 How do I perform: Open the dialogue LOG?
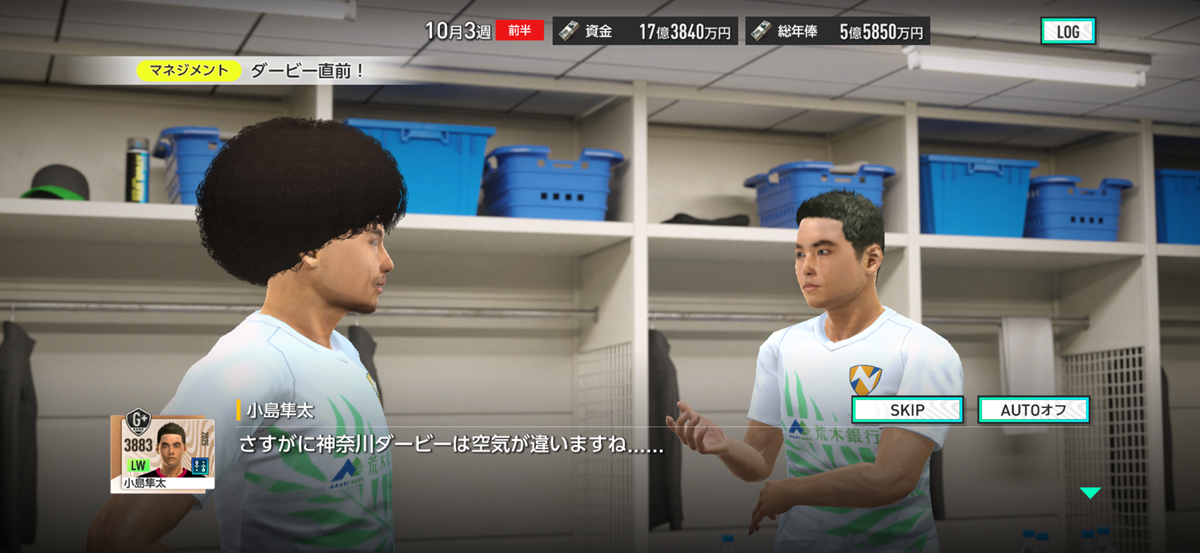pos(1068,31)
